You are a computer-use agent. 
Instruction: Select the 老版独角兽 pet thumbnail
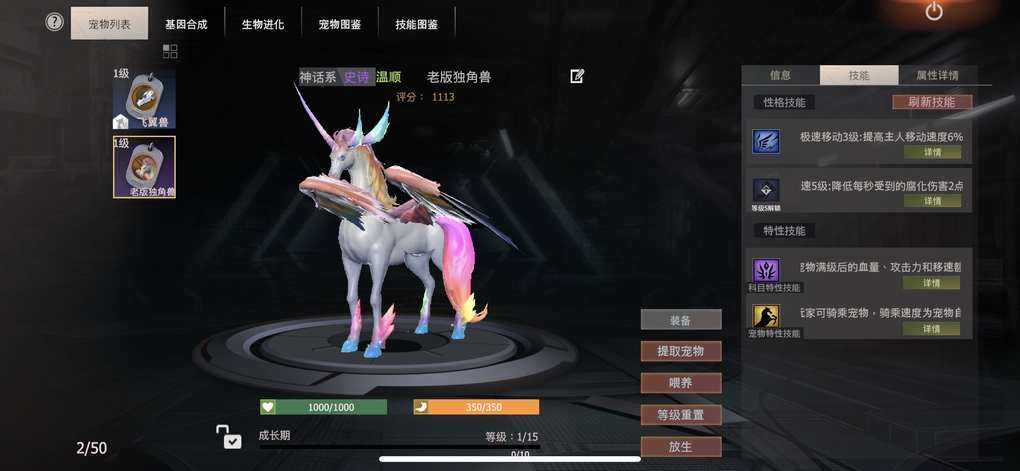click(x=144, y=166)
